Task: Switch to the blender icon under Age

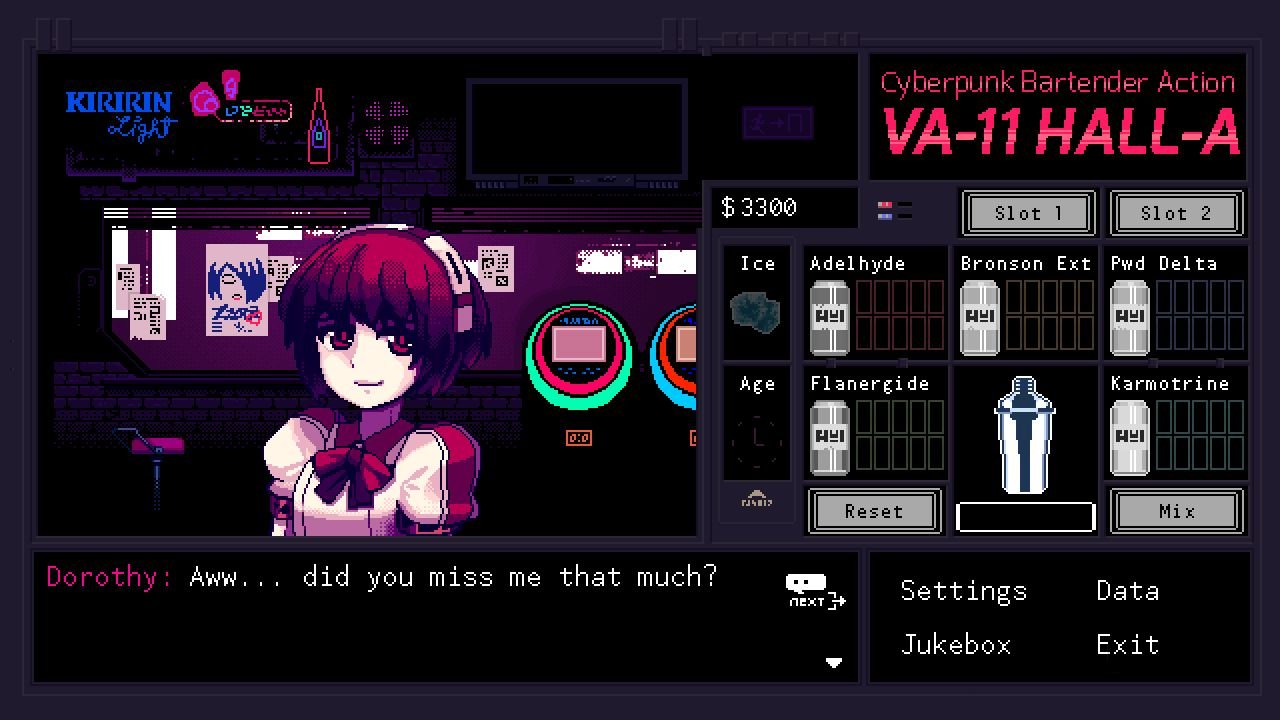Action: click(x=756, y=501)
